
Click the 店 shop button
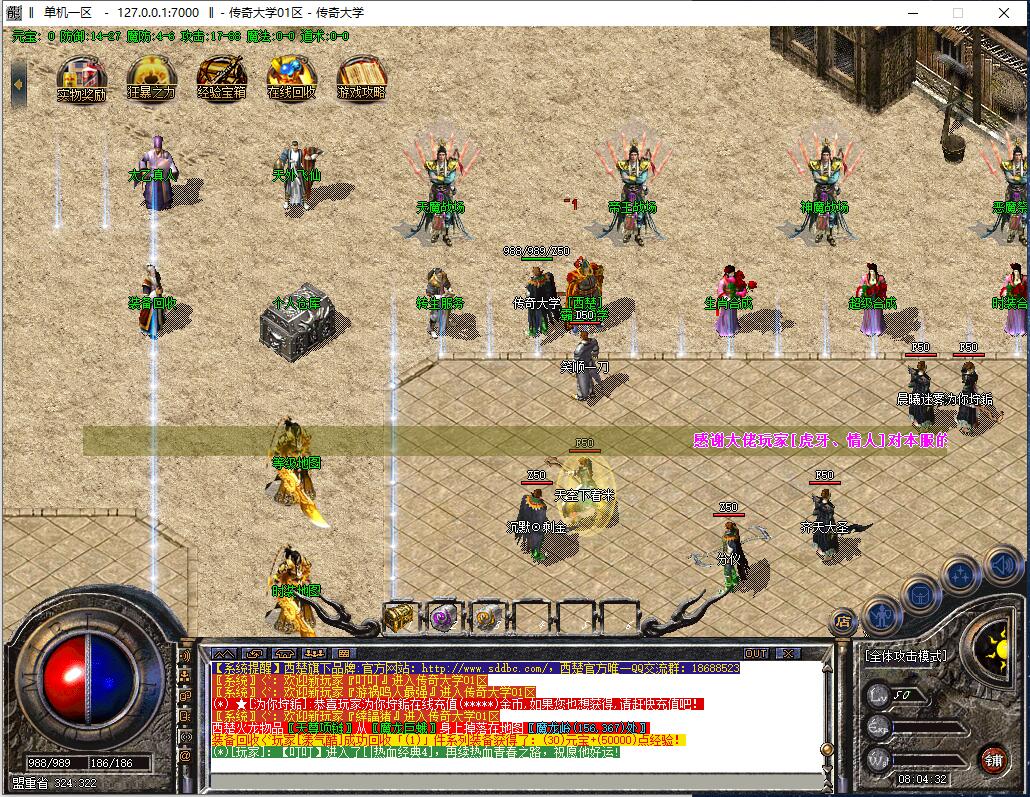(843, 622)
